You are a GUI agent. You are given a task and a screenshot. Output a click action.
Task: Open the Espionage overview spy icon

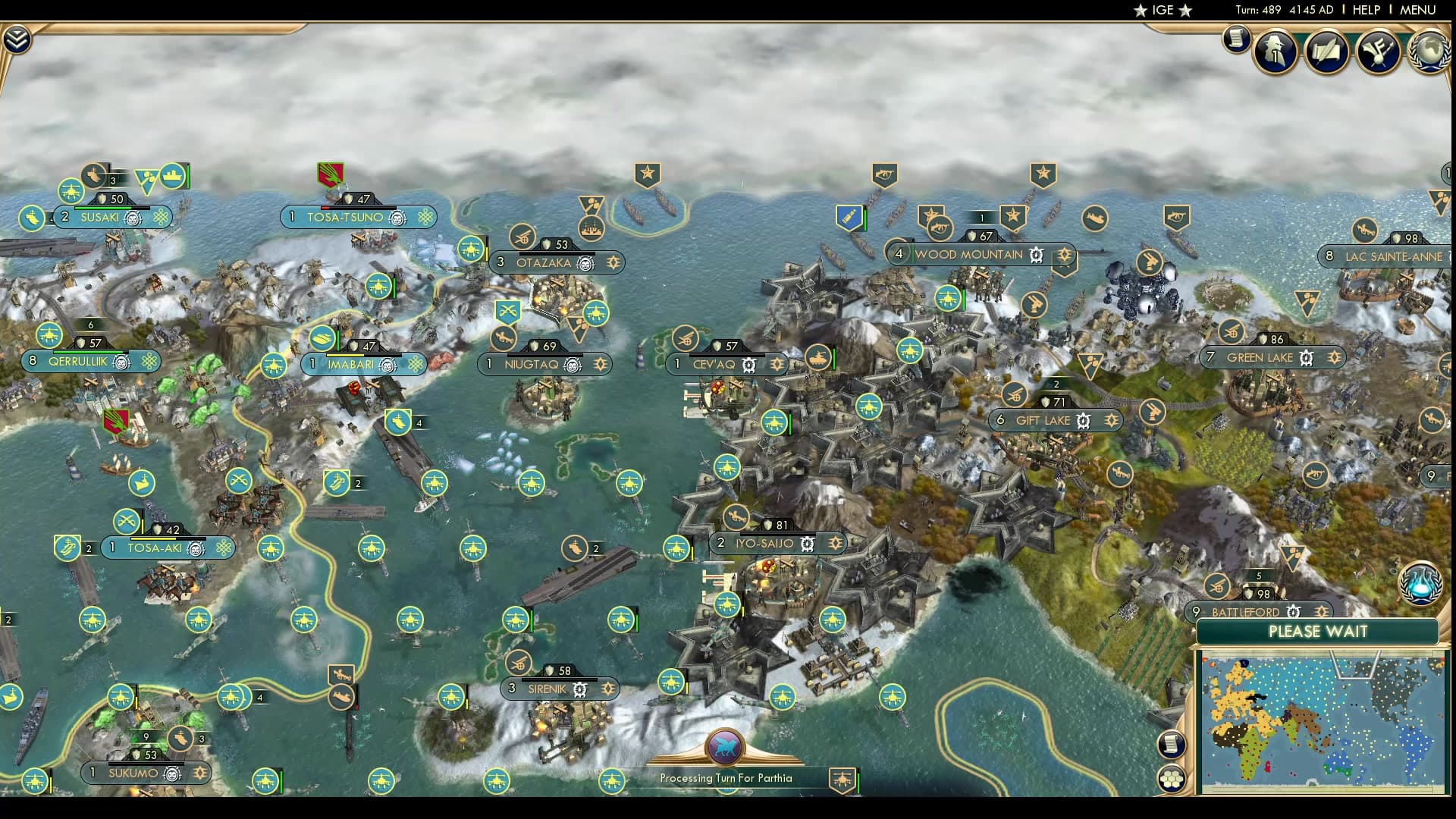point(1274,50)
